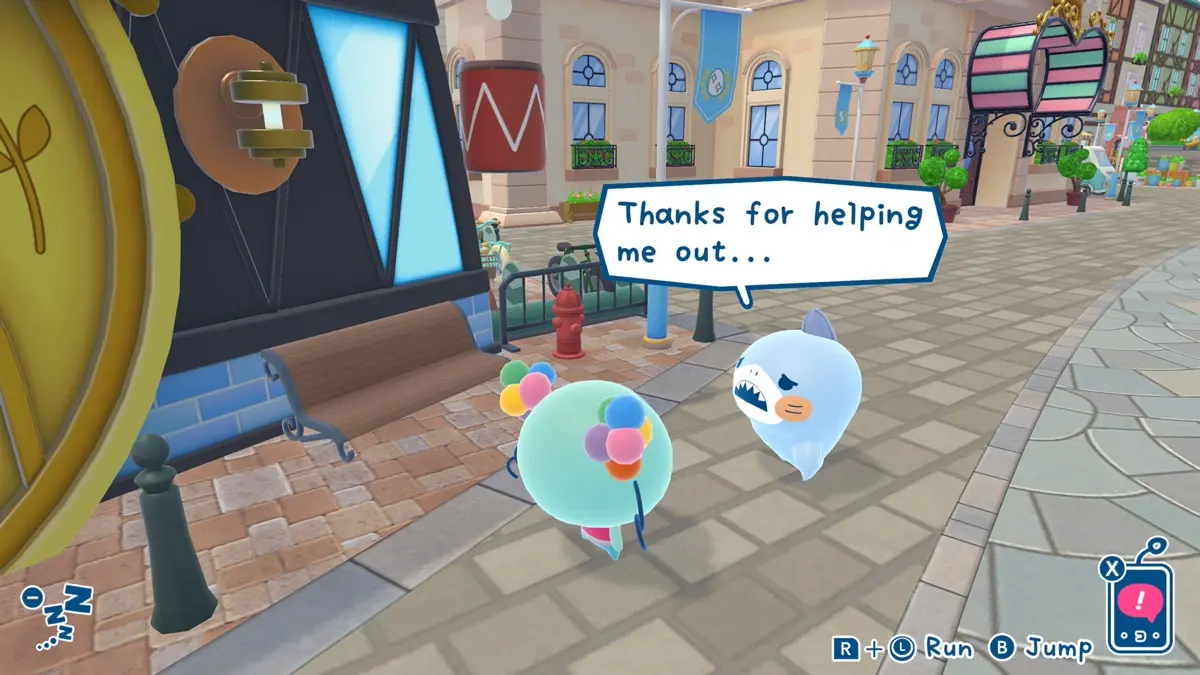Tap the sleeping Zzz icon
1200x675 pixels.
click(x=58, y=615)
